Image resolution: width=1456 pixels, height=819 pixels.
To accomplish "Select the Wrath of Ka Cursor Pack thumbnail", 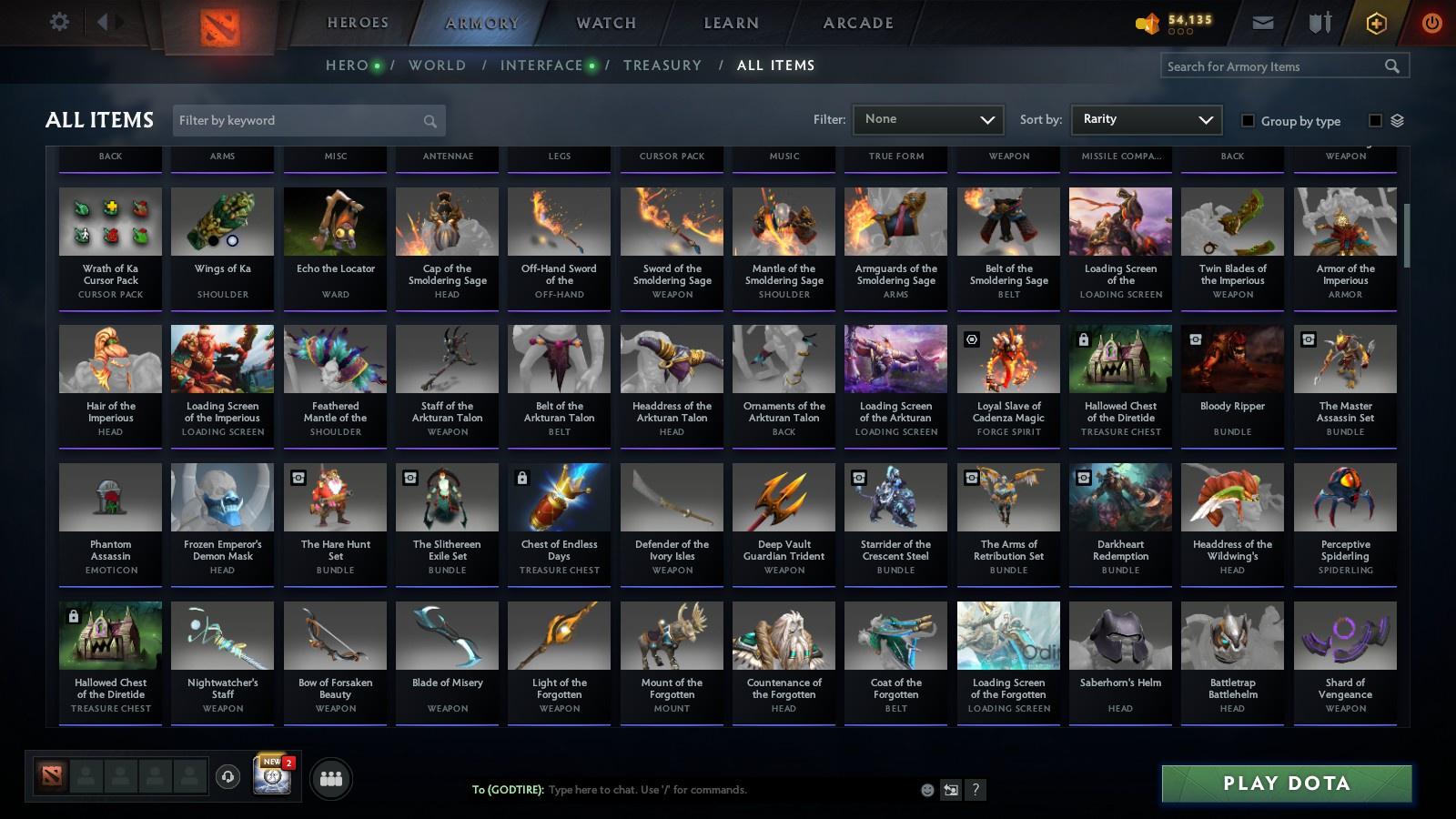I will (x=110, y=221).
